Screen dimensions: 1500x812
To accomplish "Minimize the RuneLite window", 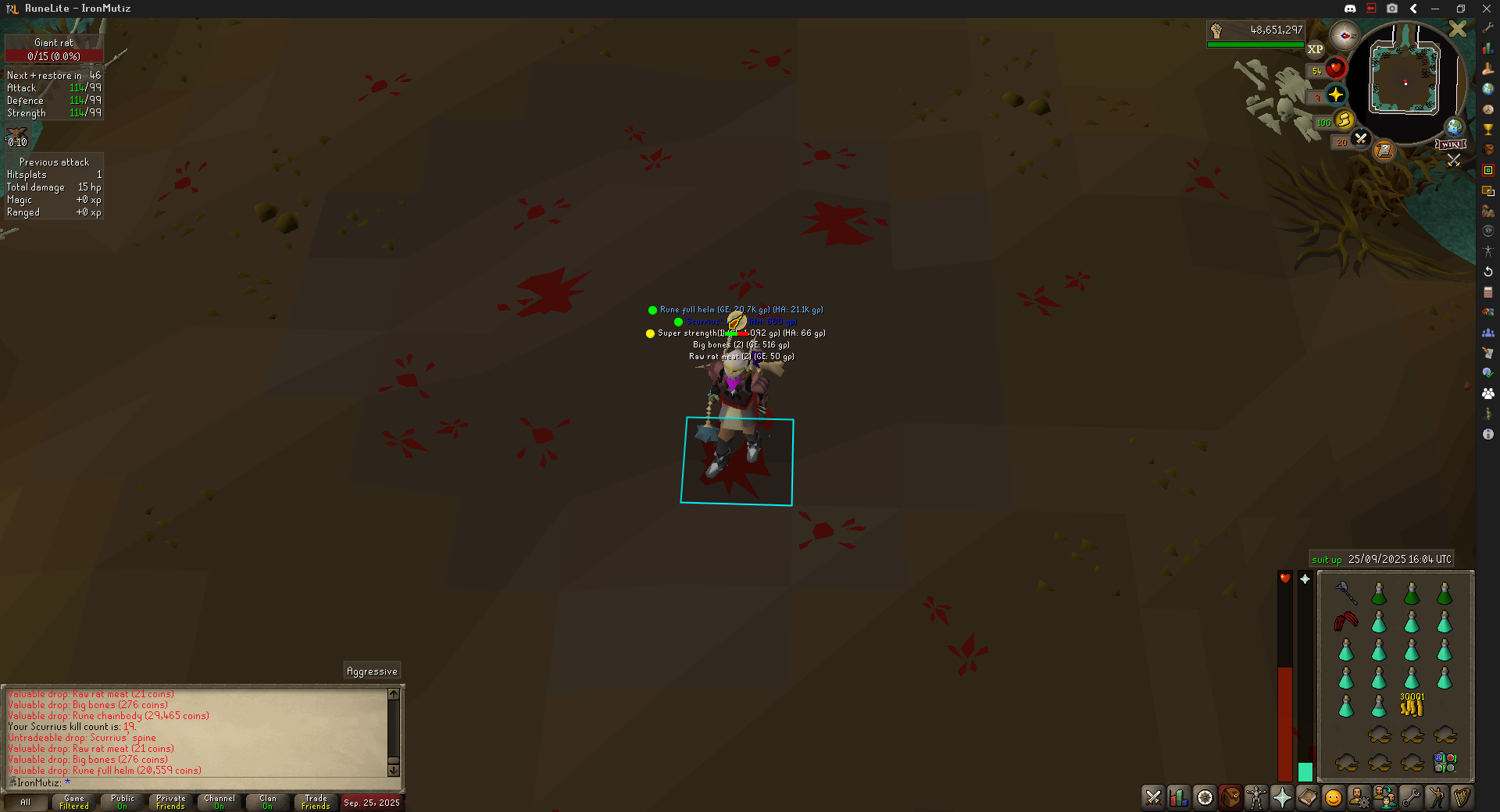I will tap(1435, 9).
